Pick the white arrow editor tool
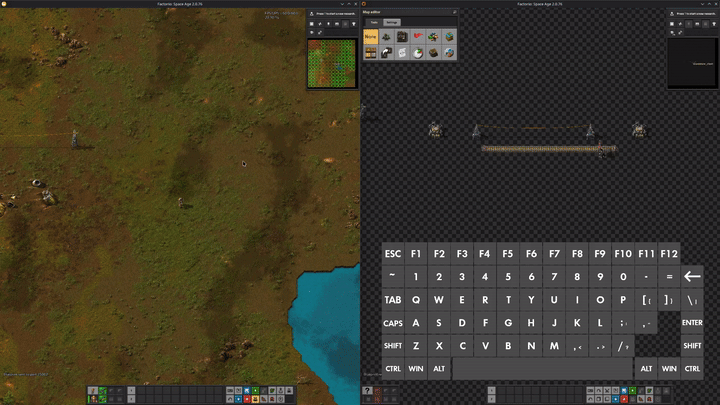Screen dimensions: 720x405 pyautogui.click(x=386, y=52)
